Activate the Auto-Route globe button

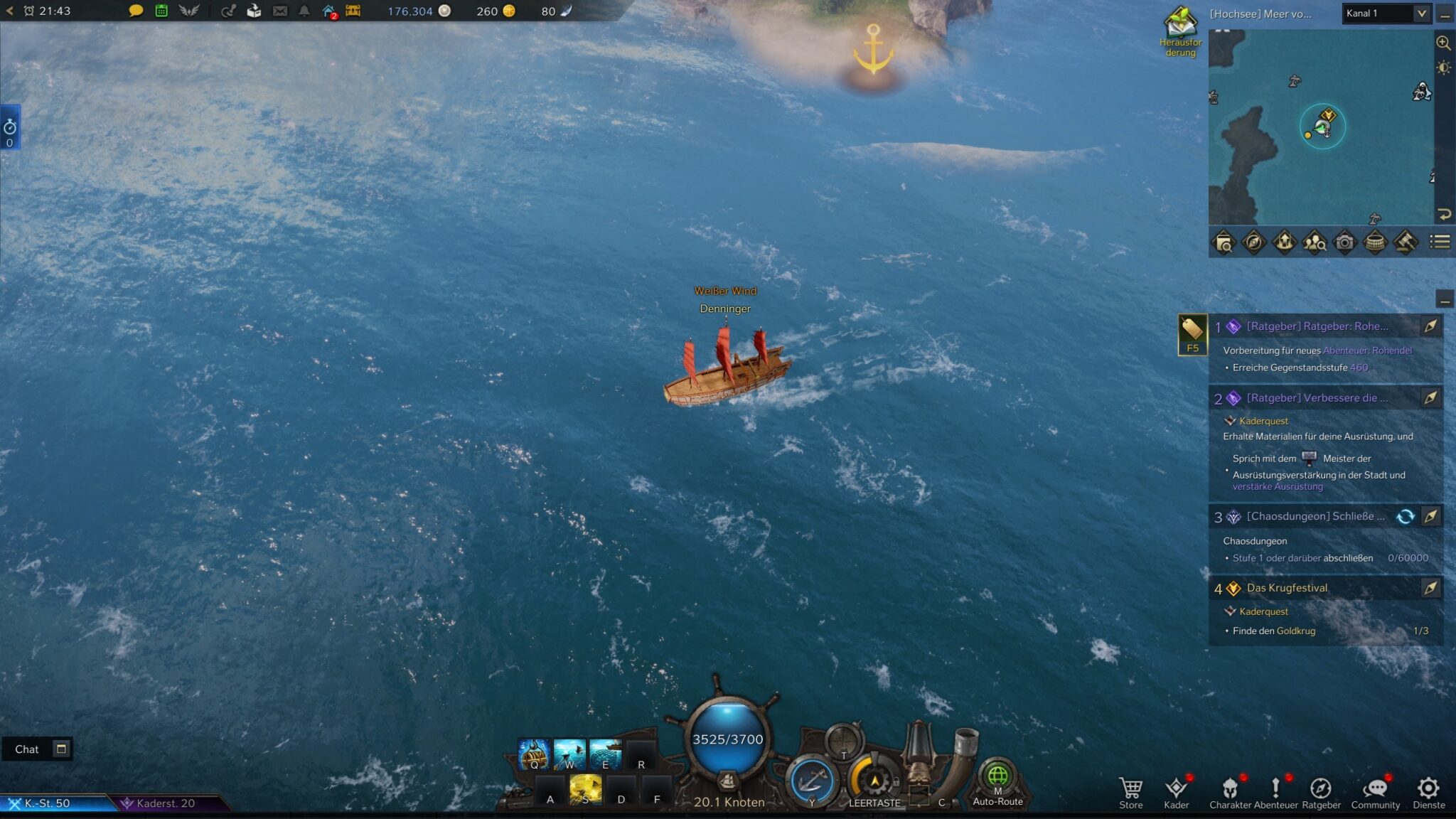coord(997,778)
